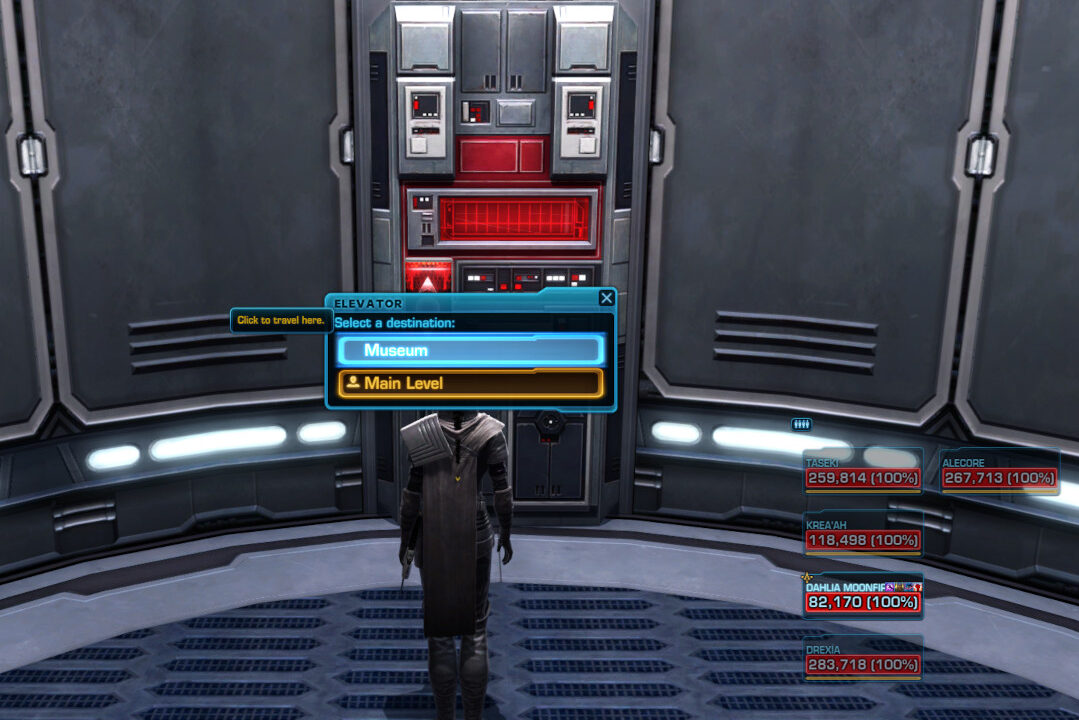Select Drexia's group member frame
The height and width of the screenshot is (720, 1079).
pos(862,658)
